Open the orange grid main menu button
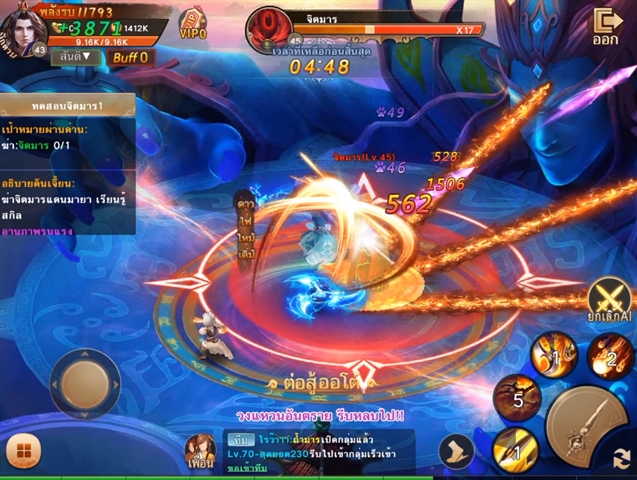Image resolution: width=637 pixels, height=480 pixels. (x=21, y=451)
